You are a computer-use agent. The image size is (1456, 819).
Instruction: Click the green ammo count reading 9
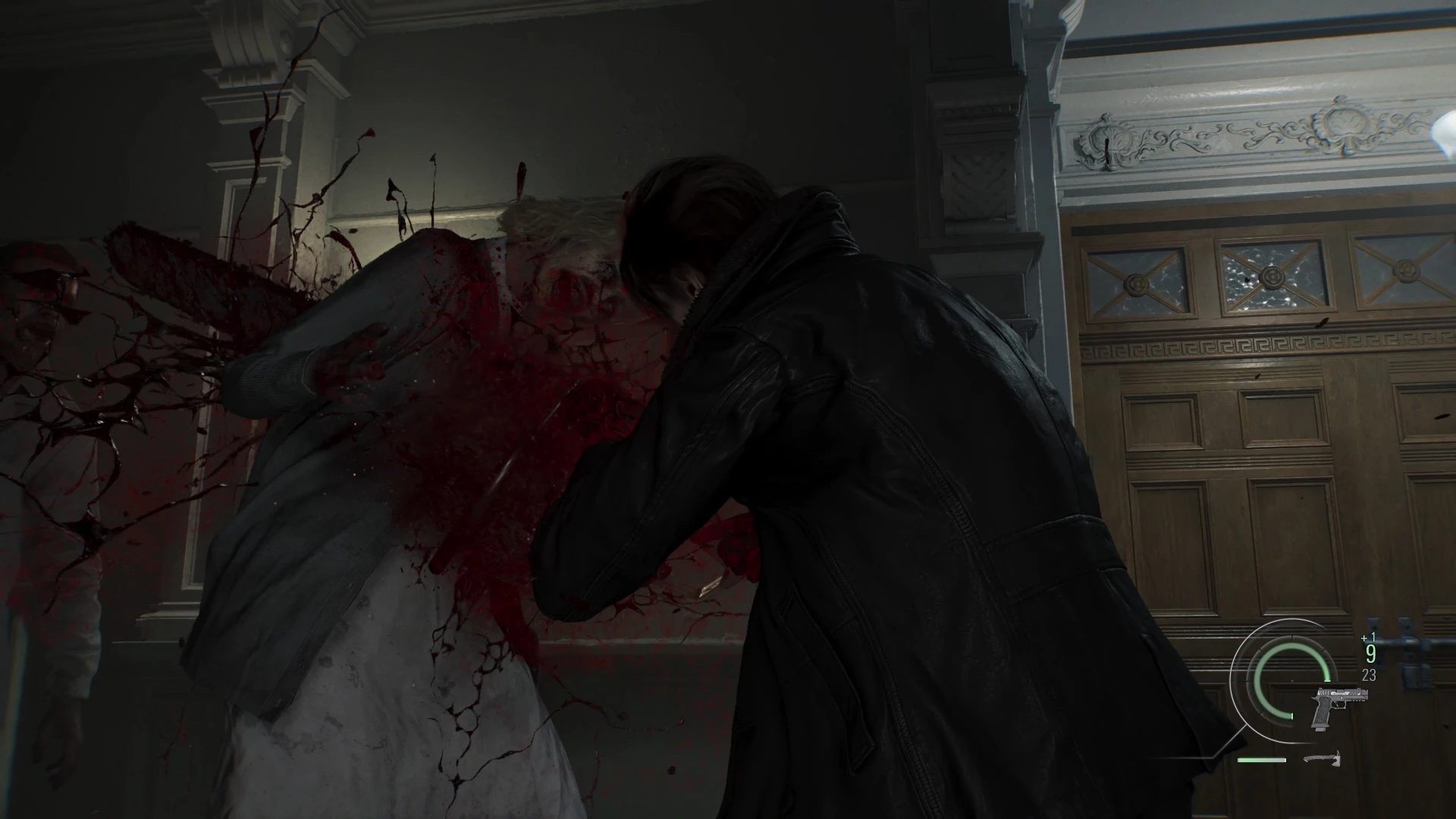[1370, 653]
